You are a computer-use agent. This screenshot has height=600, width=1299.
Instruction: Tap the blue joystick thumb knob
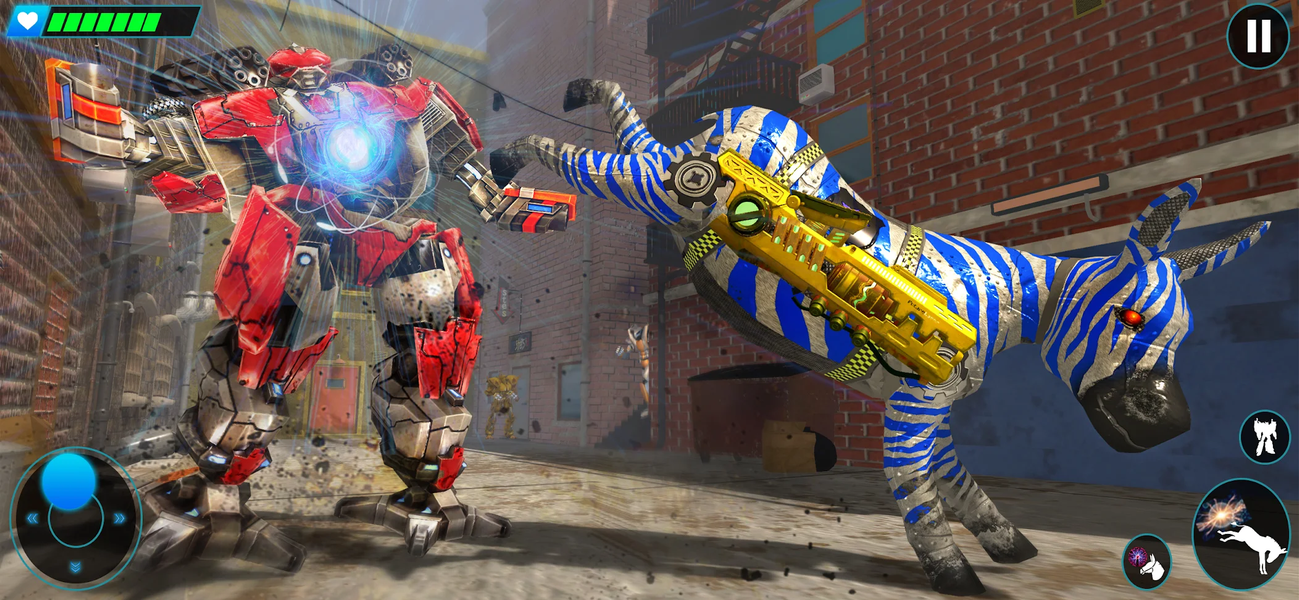tap(69, 483)
